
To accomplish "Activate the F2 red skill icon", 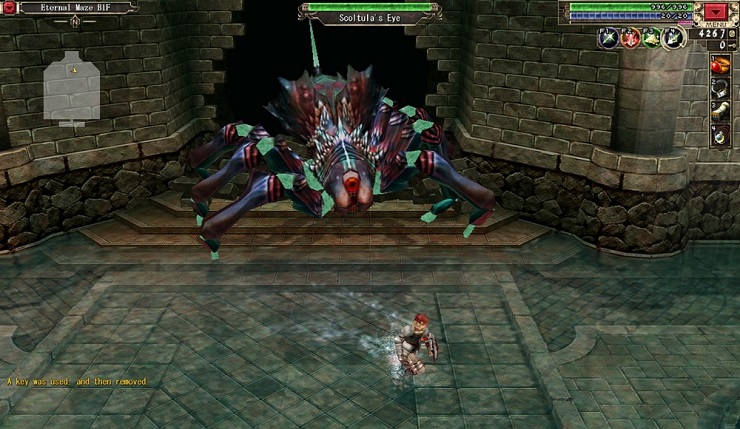I will [x=629, y=38].
